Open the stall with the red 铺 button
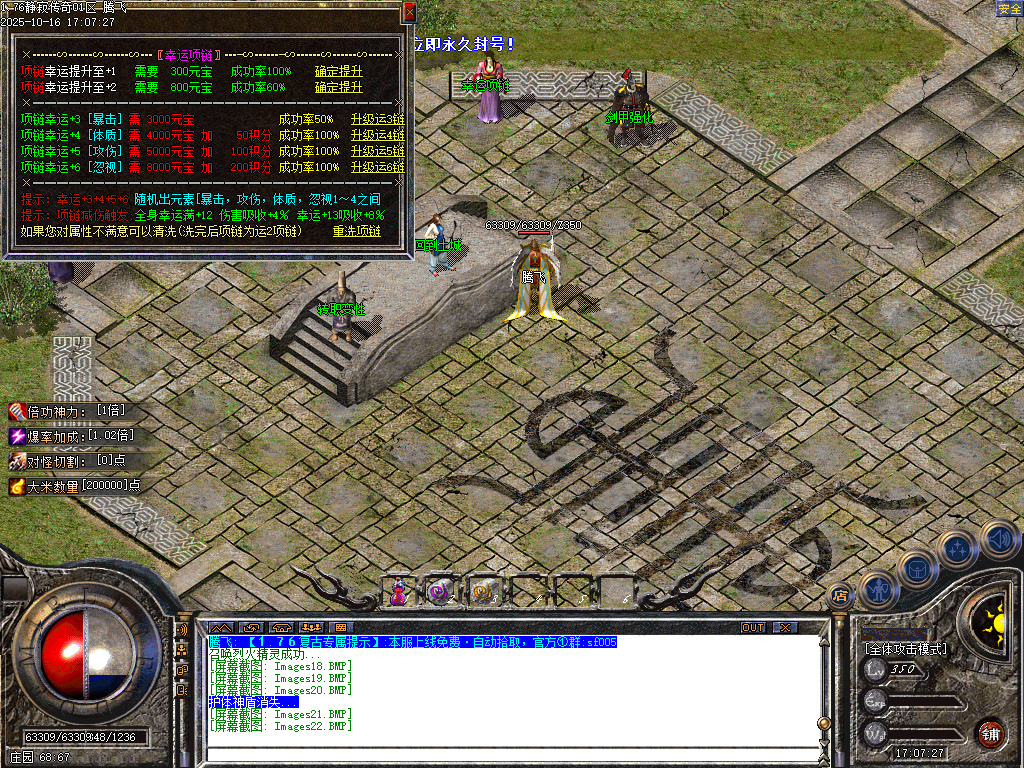This screenshot has width=1024, height=768. coord(990,732)
